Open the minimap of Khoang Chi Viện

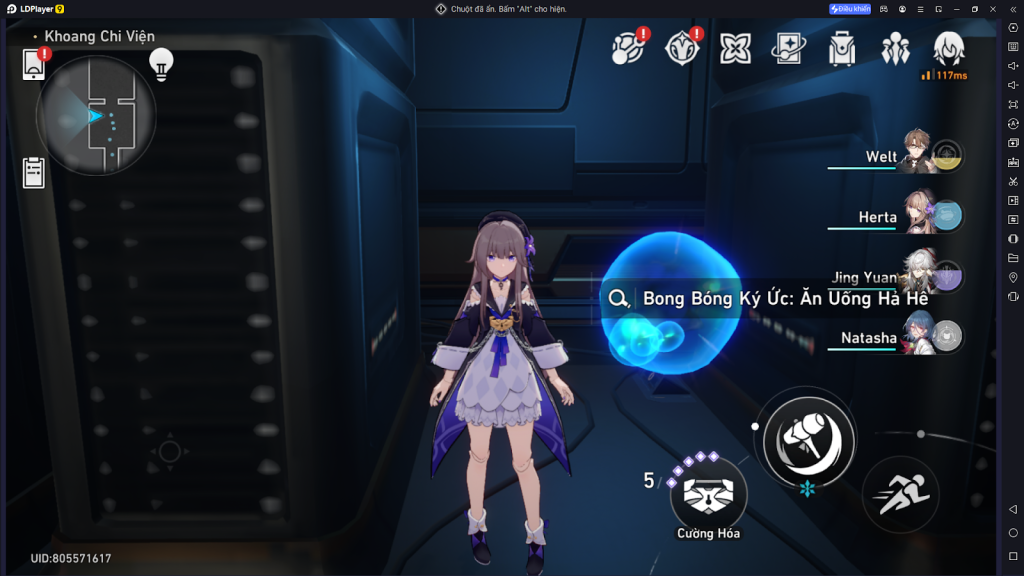(96, 115)
